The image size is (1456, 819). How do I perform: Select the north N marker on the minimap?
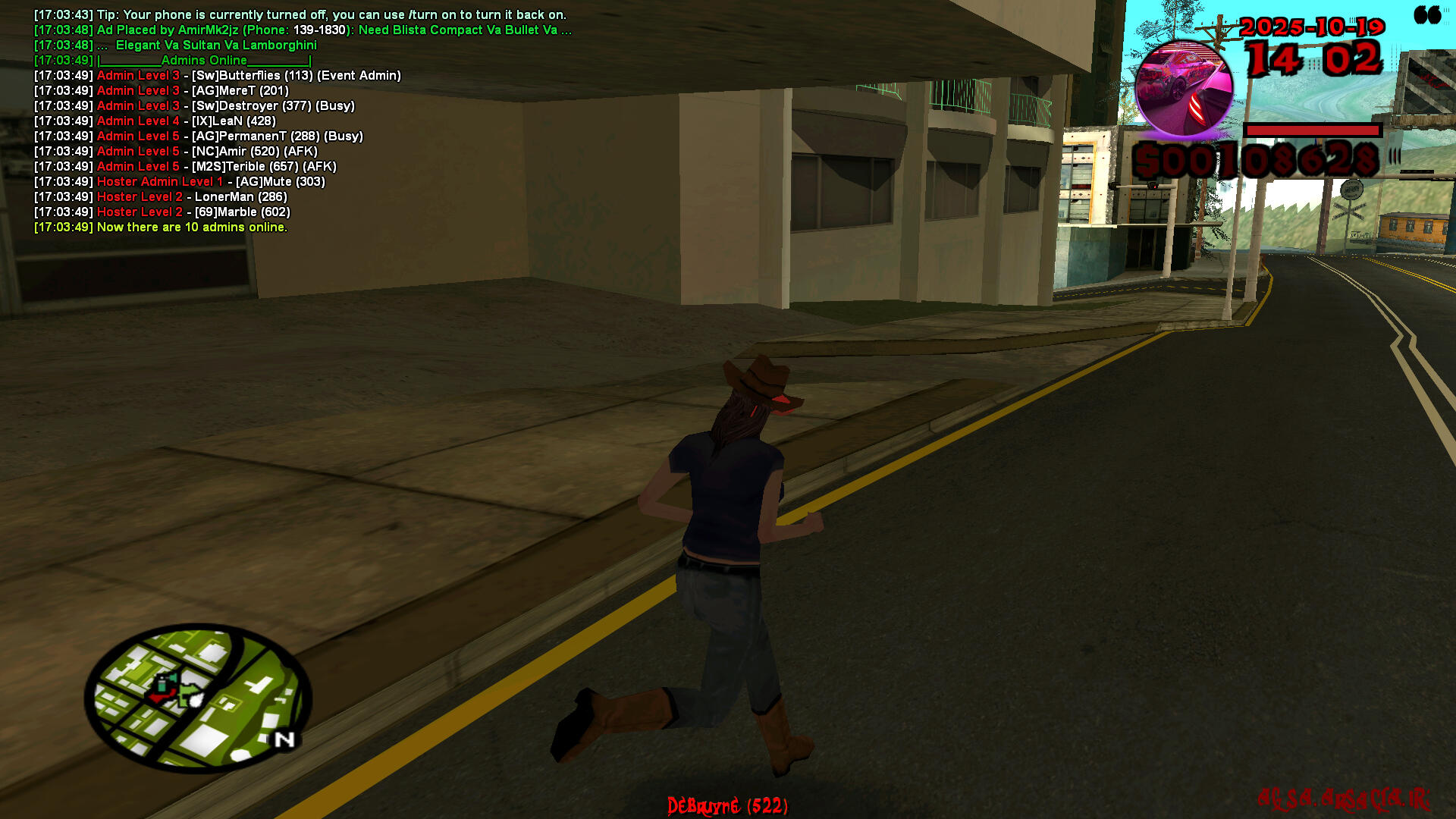(284, 739)
